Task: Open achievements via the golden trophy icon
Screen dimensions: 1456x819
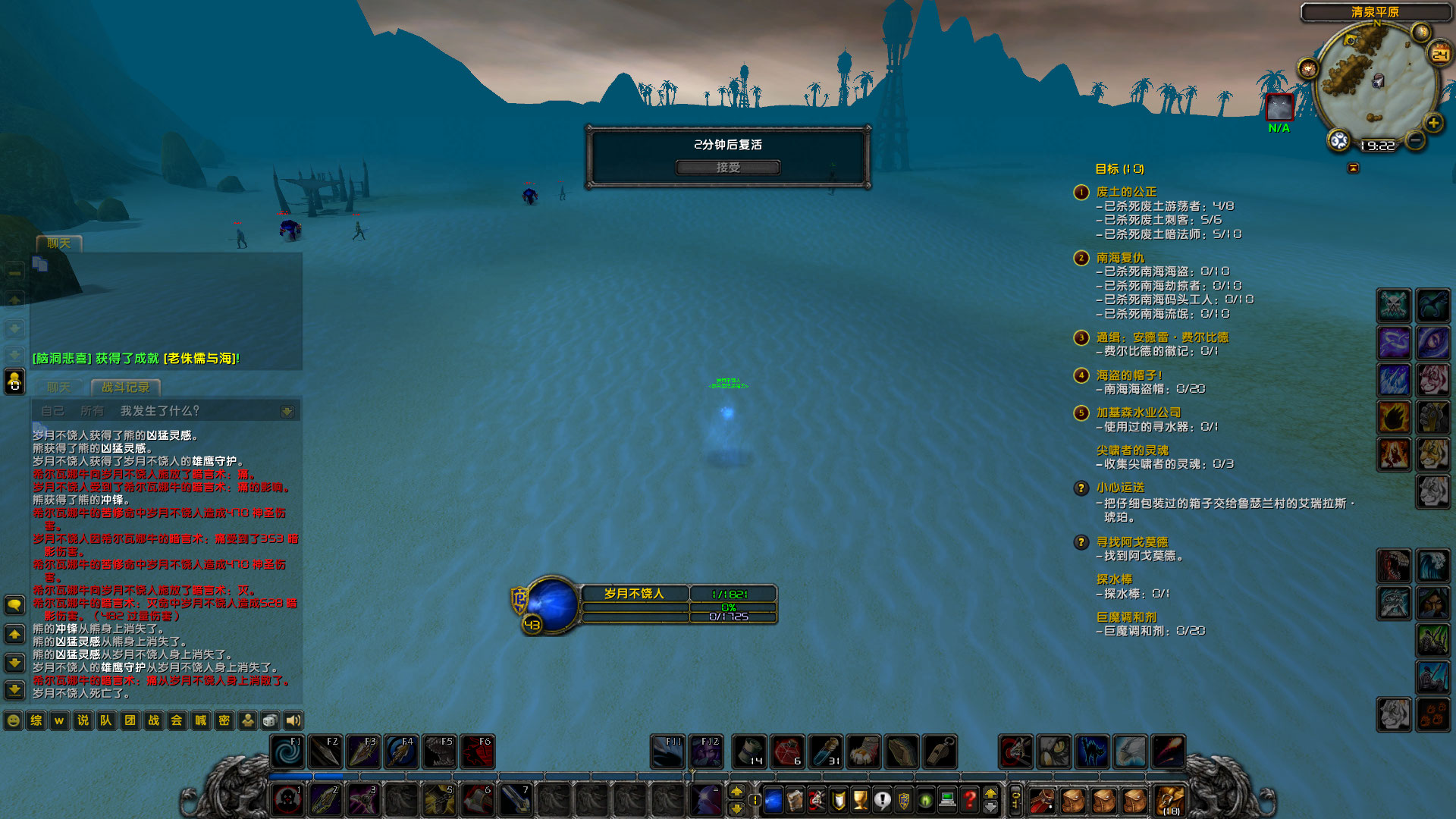Action: click(x=859, y=799)
